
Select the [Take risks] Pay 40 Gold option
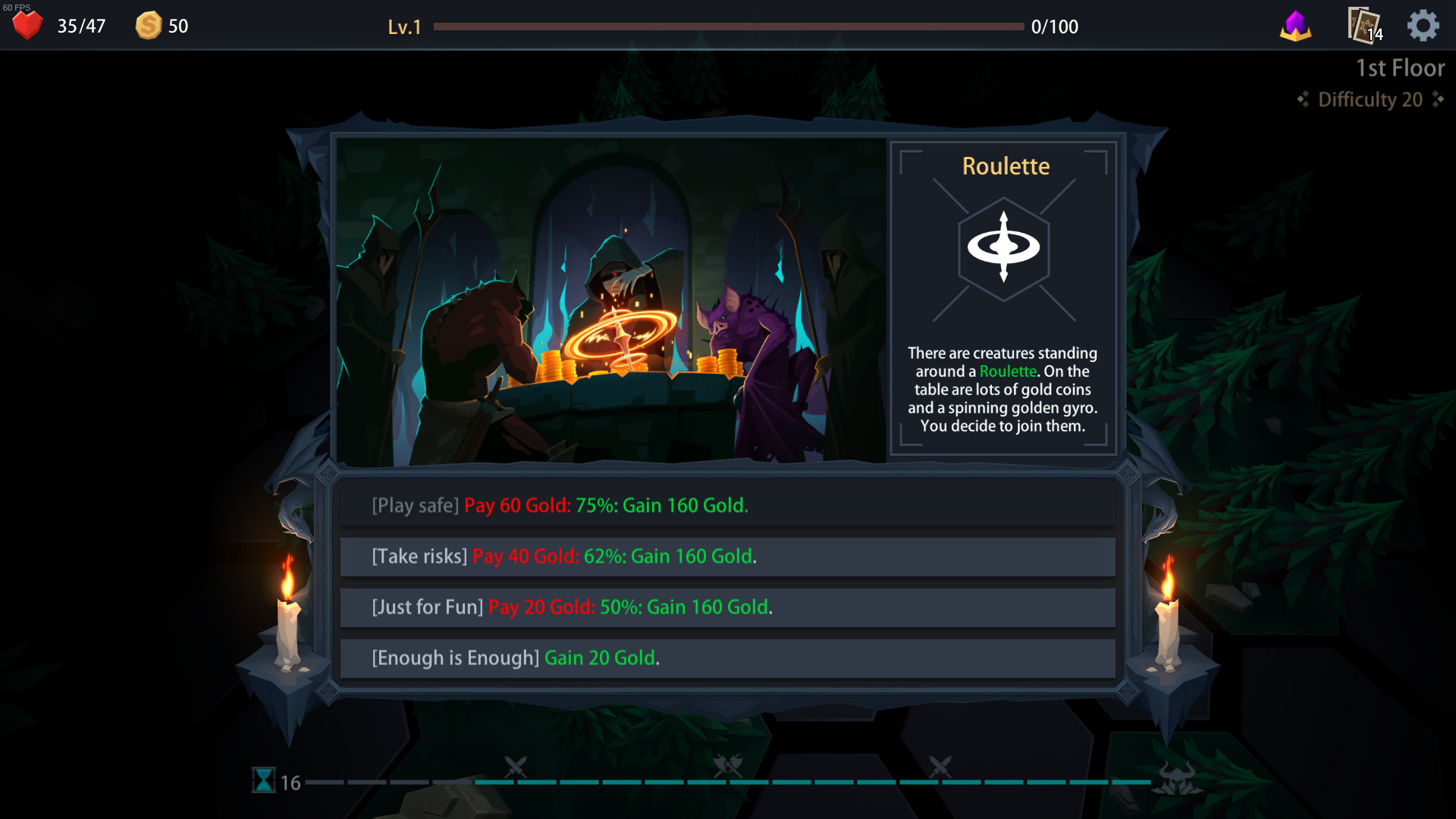727,556
